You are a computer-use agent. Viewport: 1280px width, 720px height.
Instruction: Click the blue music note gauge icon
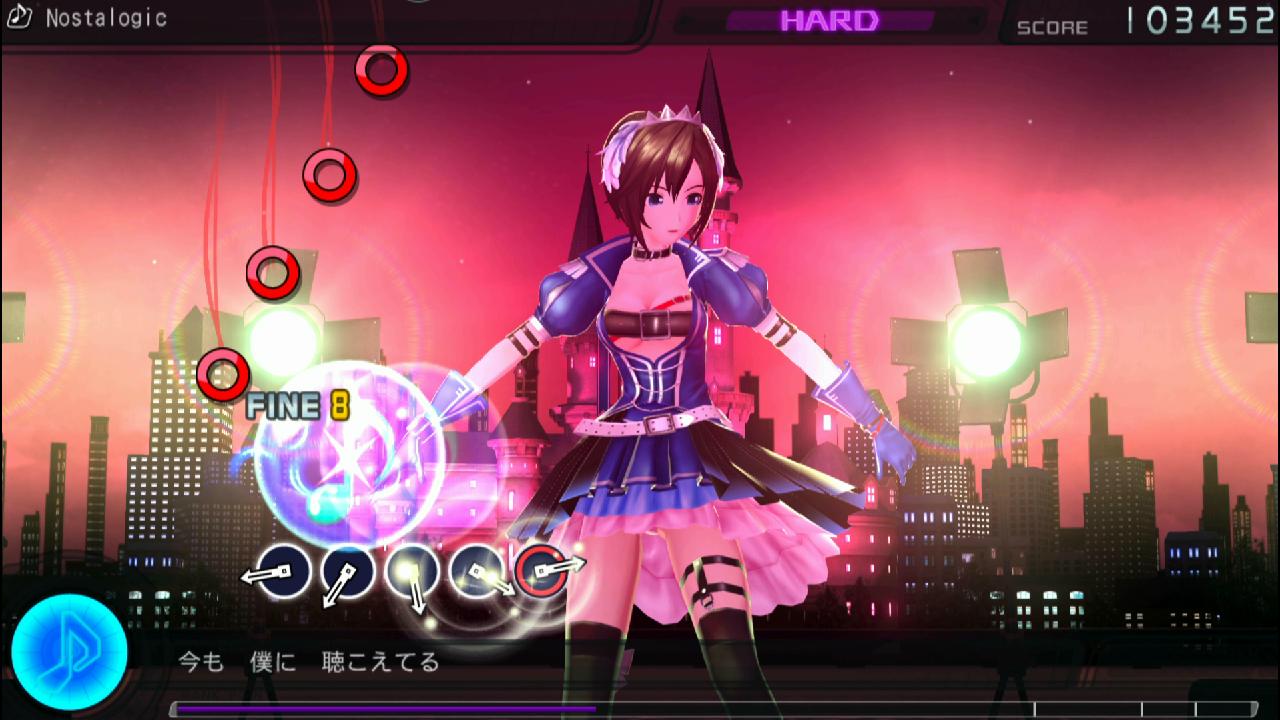pyautogui.click(x=69, y=652)
